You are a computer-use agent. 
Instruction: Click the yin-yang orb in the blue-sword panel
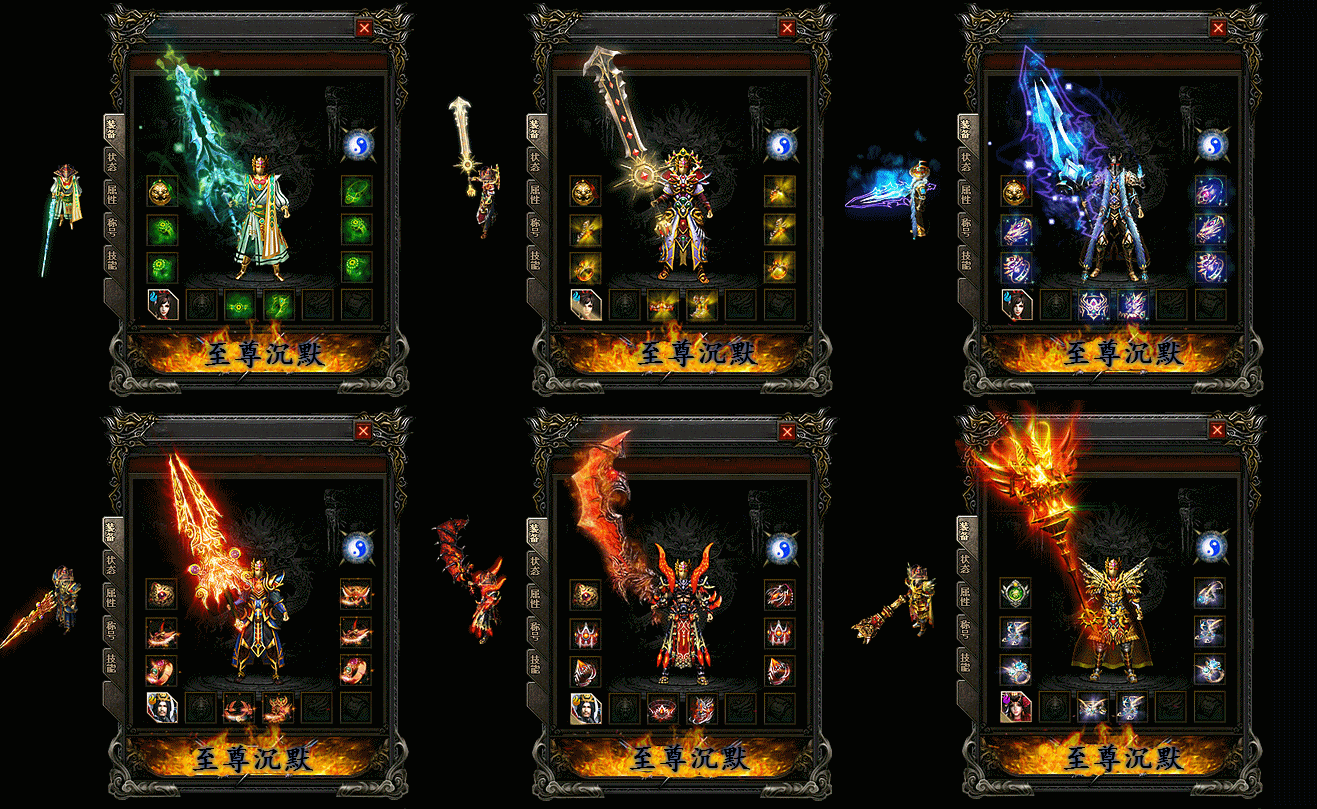pos(1210,146)
